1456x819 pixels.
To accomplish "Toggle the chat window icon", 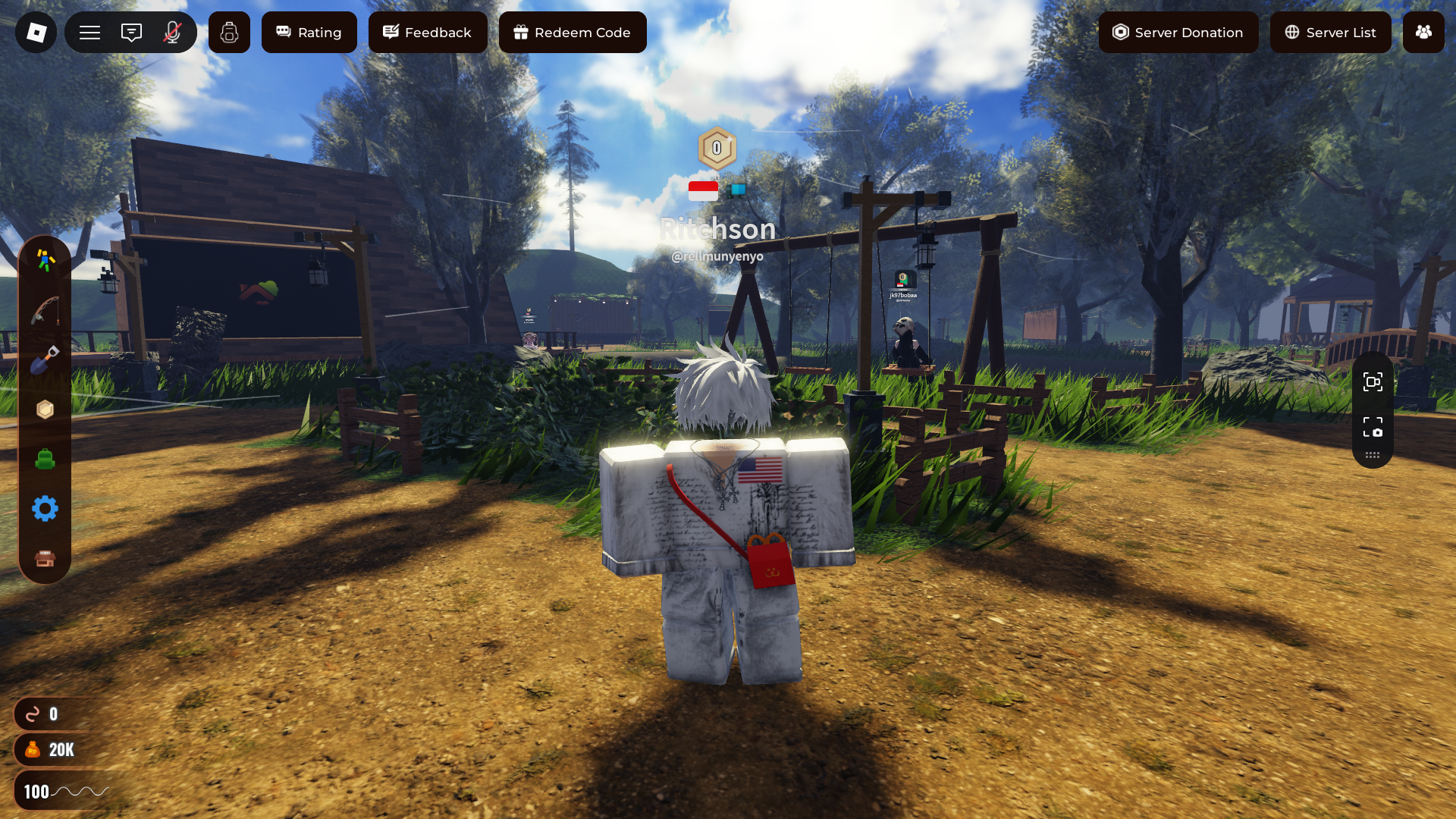I will [x=131, y=33].
